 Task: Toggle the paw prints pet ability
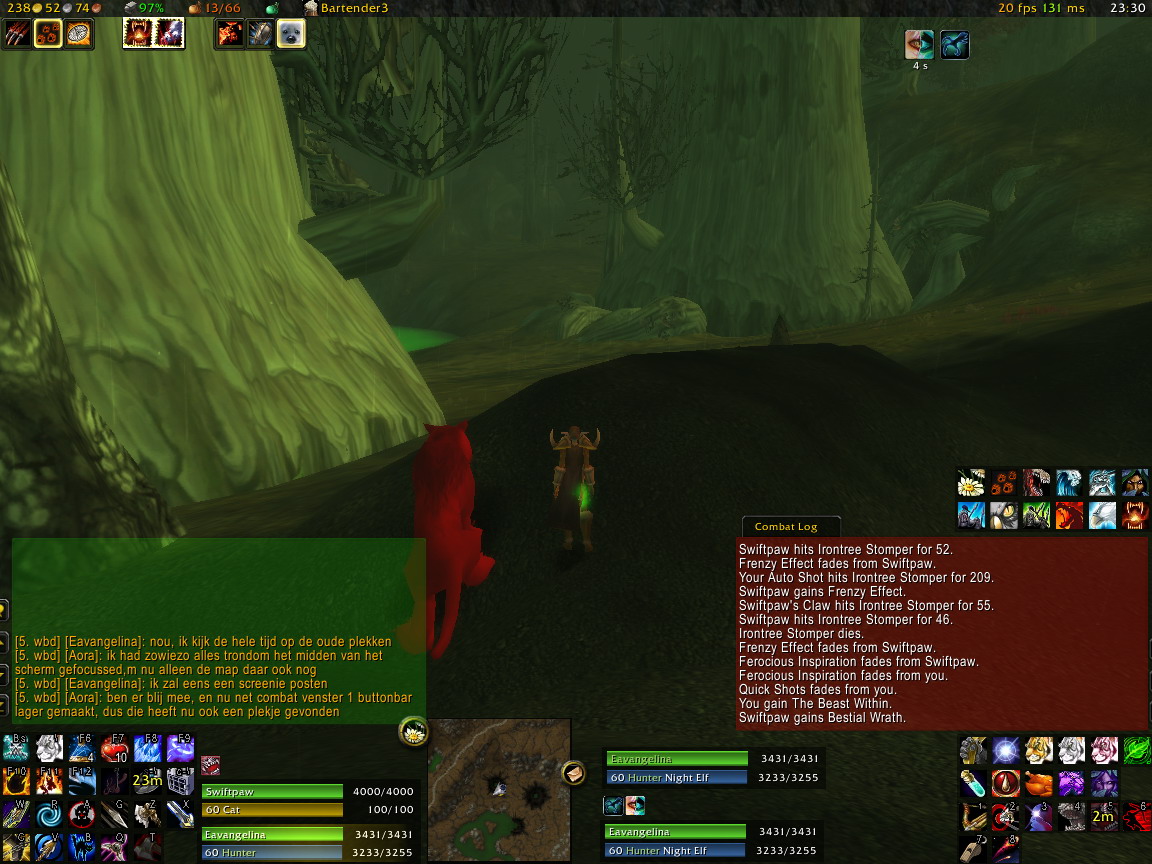[x=49, y=34]
